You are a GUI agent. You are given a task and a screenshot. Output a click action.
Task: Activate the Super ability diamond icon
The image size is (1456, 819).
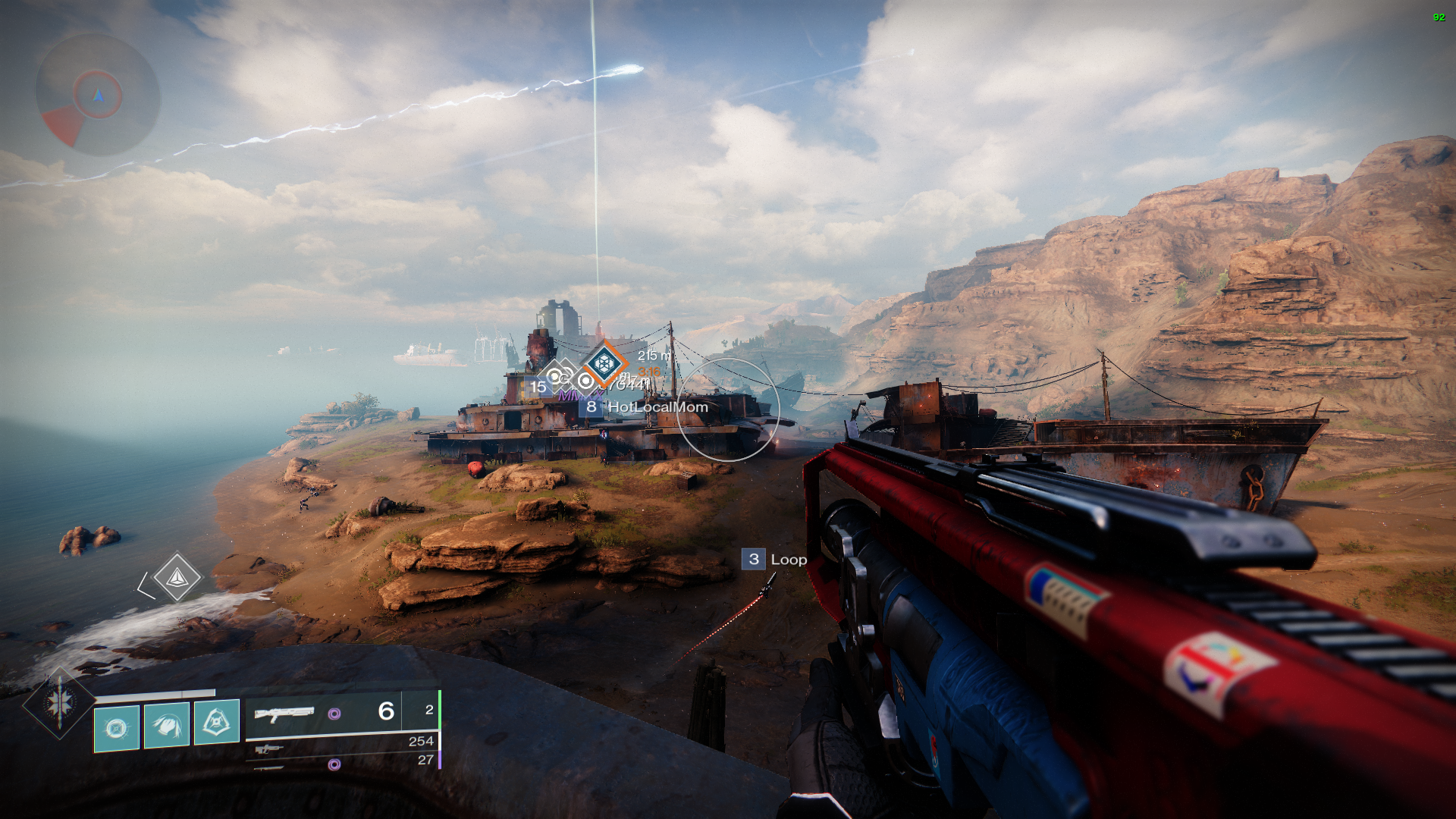click(59, 703)
